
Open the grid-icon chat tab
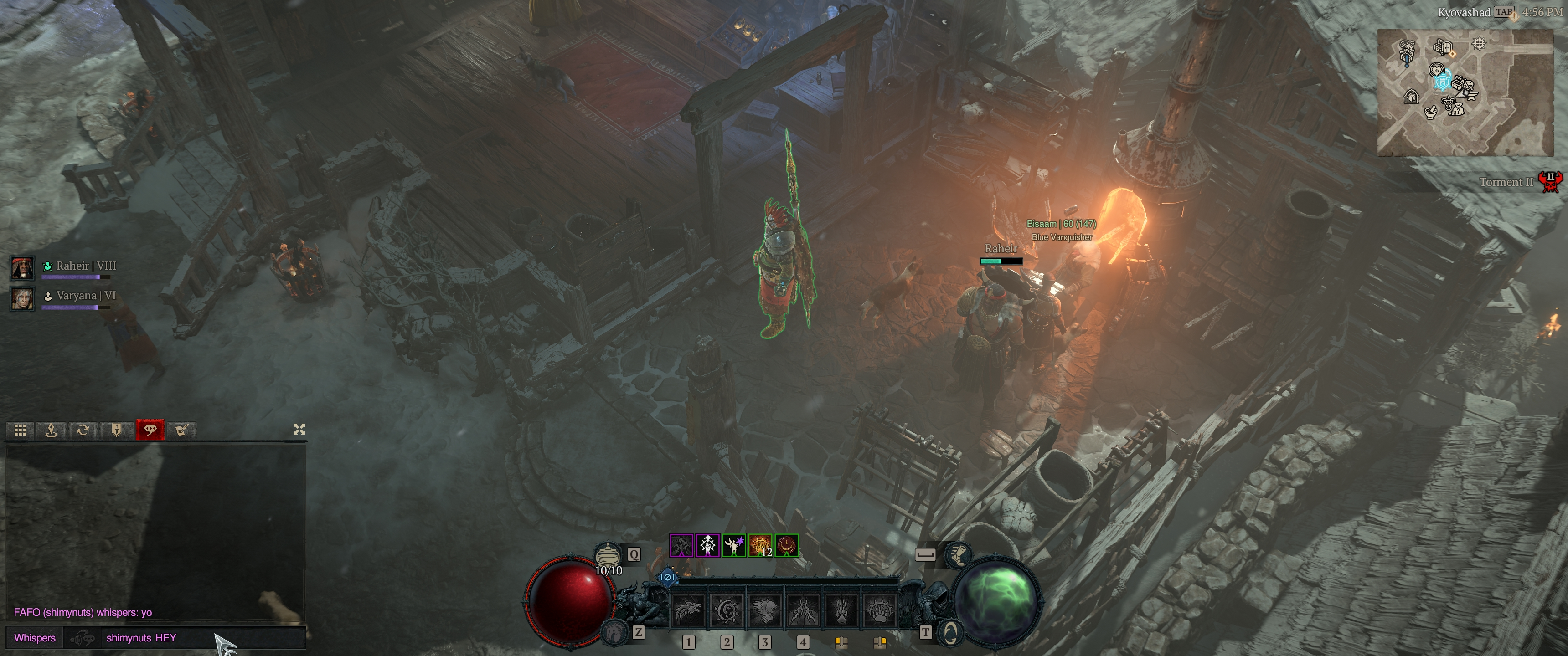[x=20, y=430]
